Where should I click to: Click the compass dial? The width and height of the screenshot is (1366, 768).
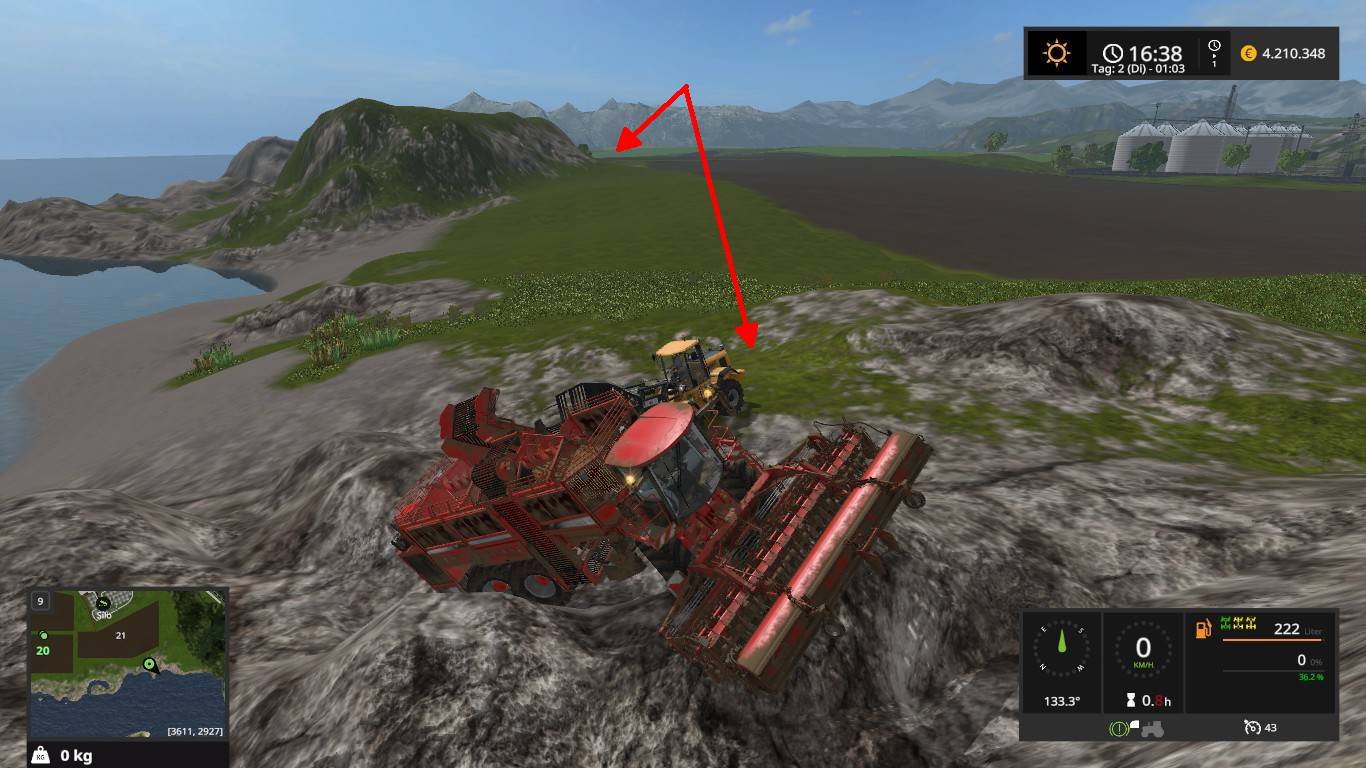coord(1061,650)
